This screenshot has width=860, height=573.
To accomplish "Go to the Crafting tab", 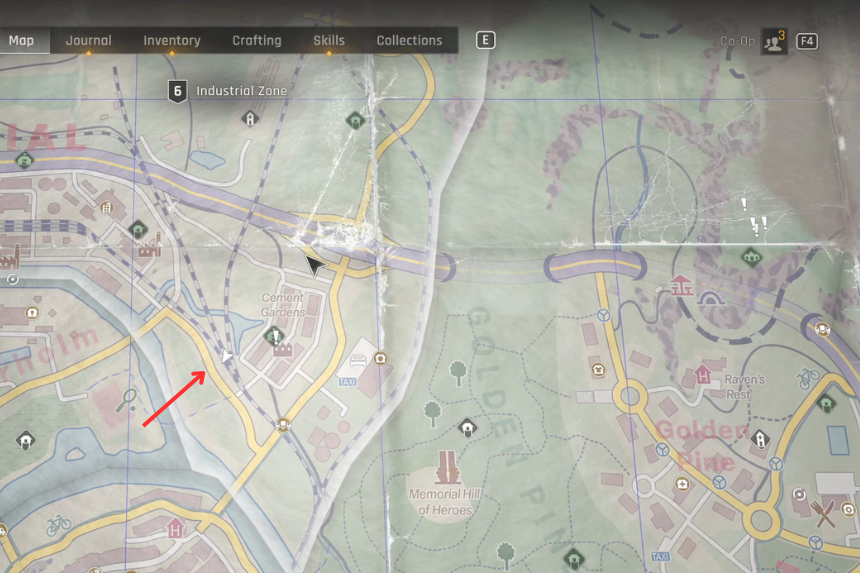I will pos(257,41).
